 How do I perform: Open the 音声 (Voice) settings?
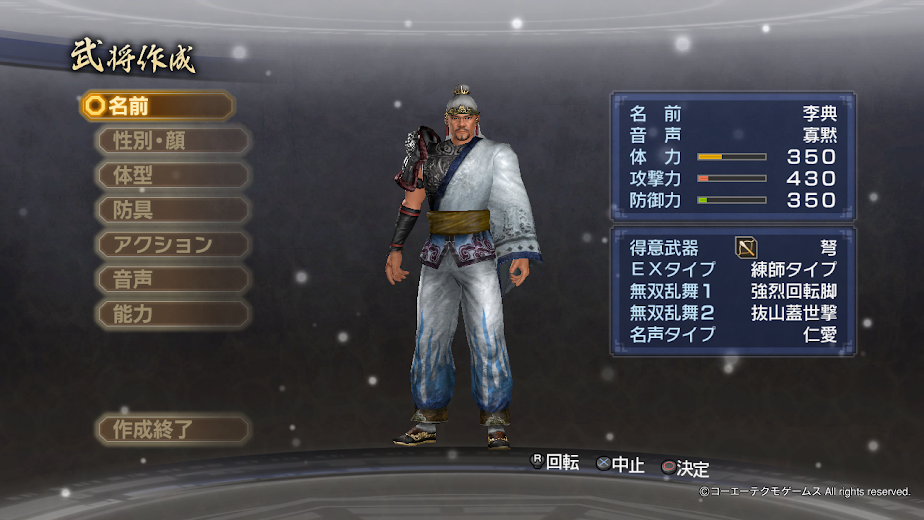click(172, 279)
